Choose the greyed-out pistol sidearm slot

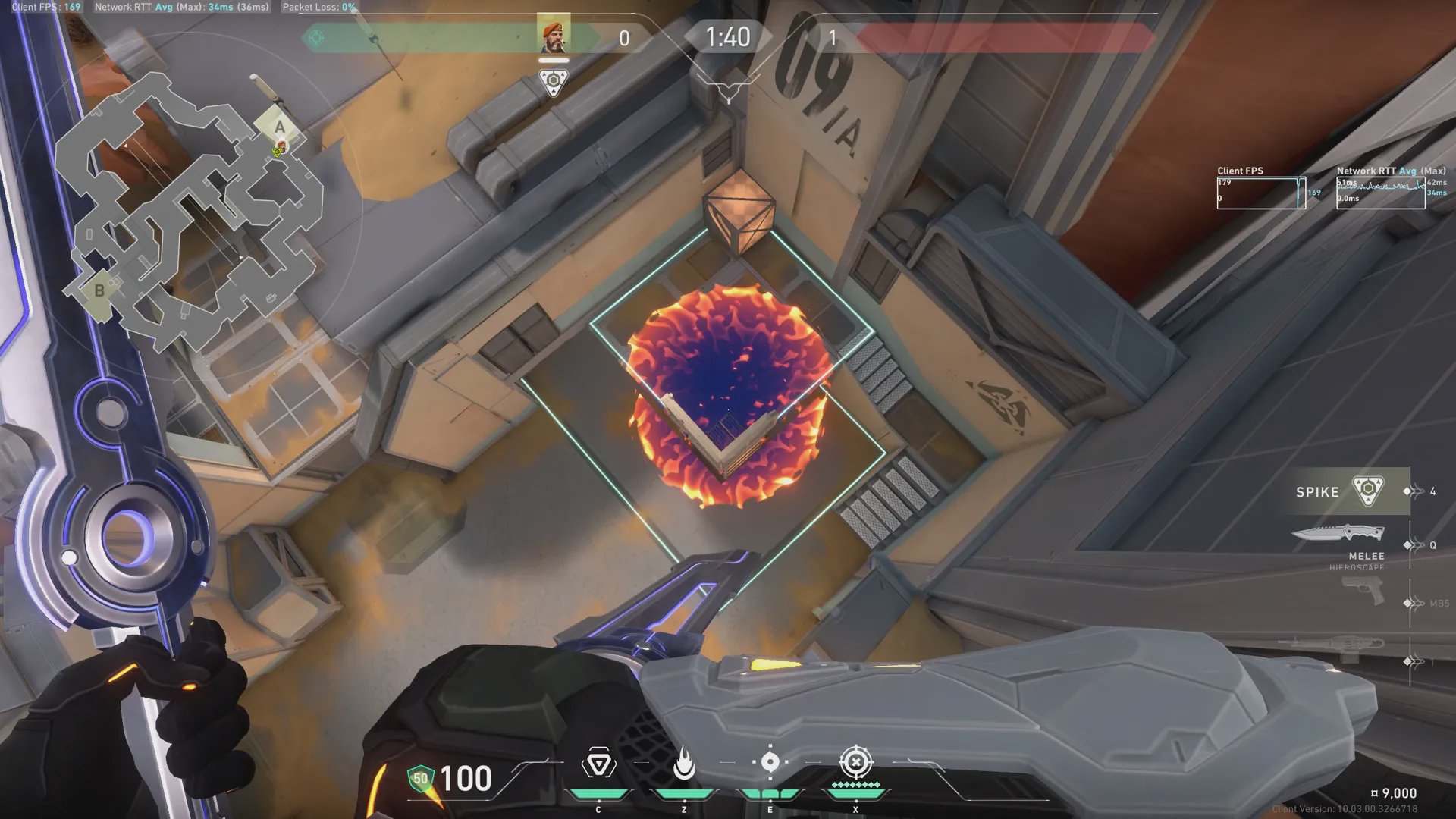click(1363, 591)
